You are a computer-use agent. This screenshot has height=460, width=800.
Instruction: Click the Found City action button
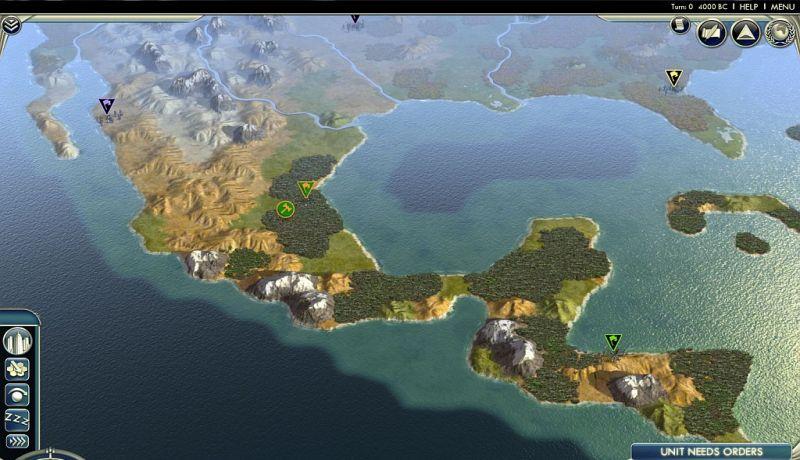click(x=17, y=342)
